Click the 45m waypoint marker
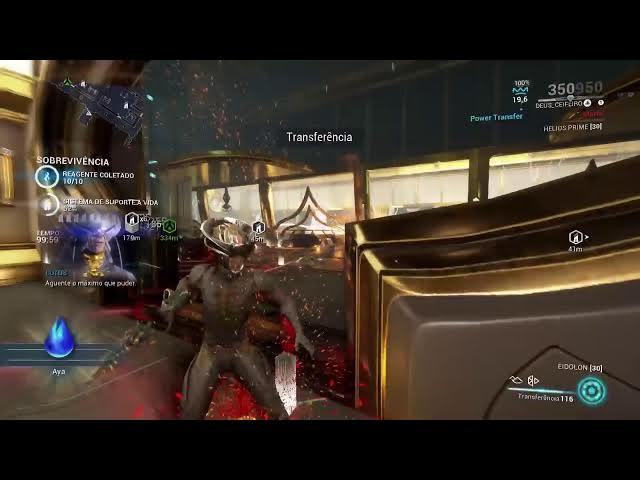Screen dimensions: 640x480 point(258,227)
